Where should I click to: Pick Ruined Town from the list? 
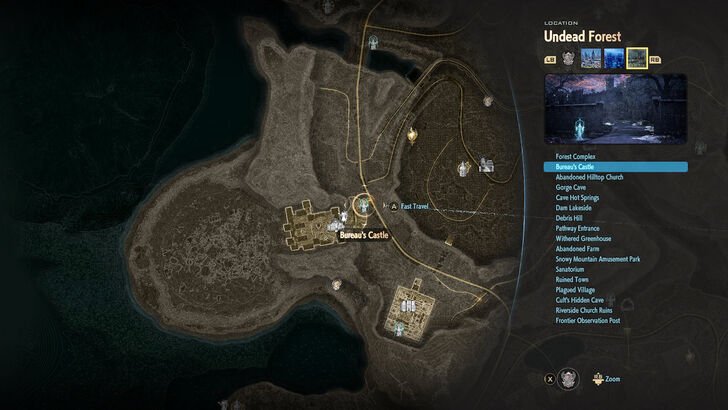(x=572, y=279)
